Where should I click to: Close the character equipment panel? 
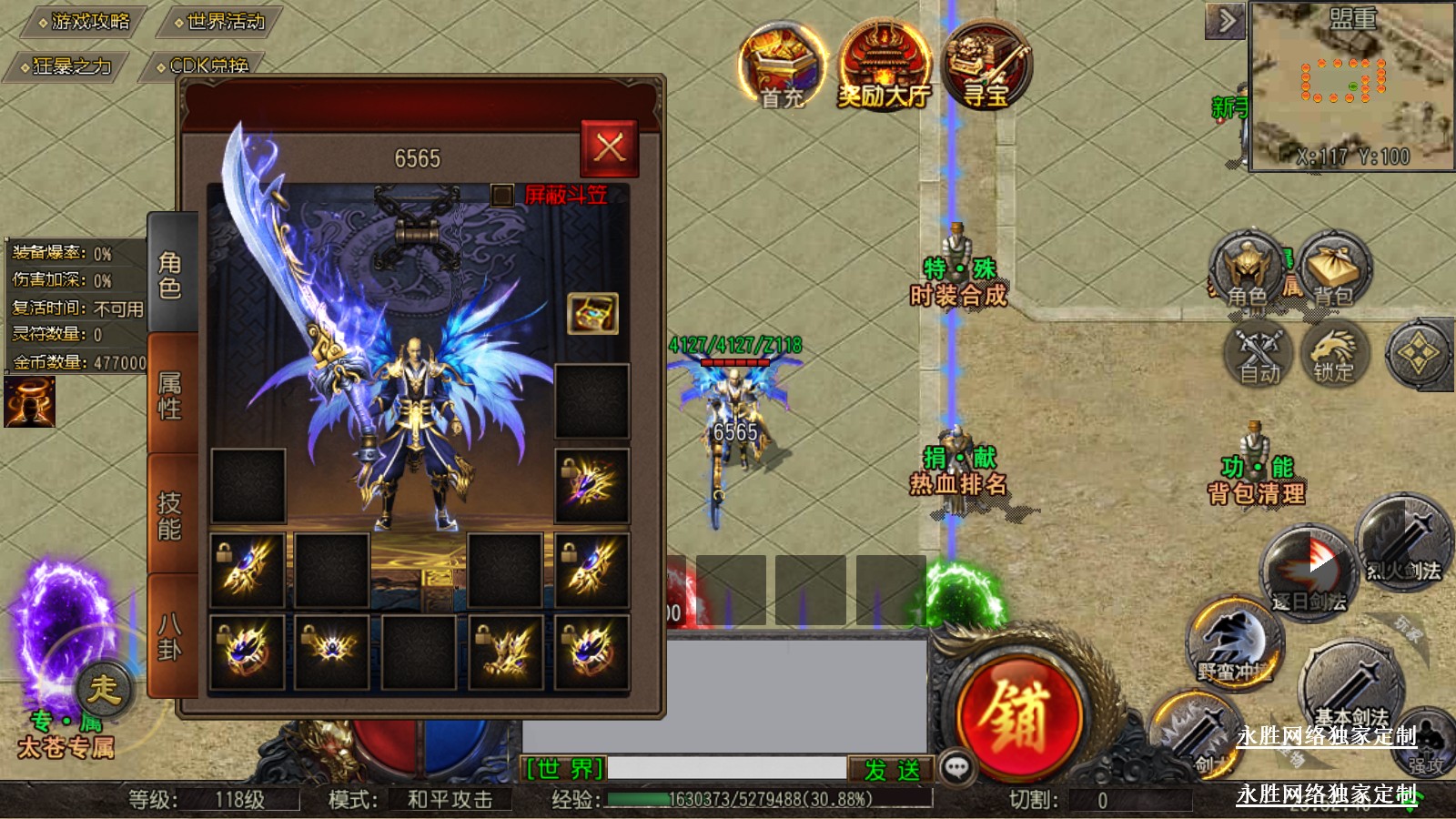(609, 147)
